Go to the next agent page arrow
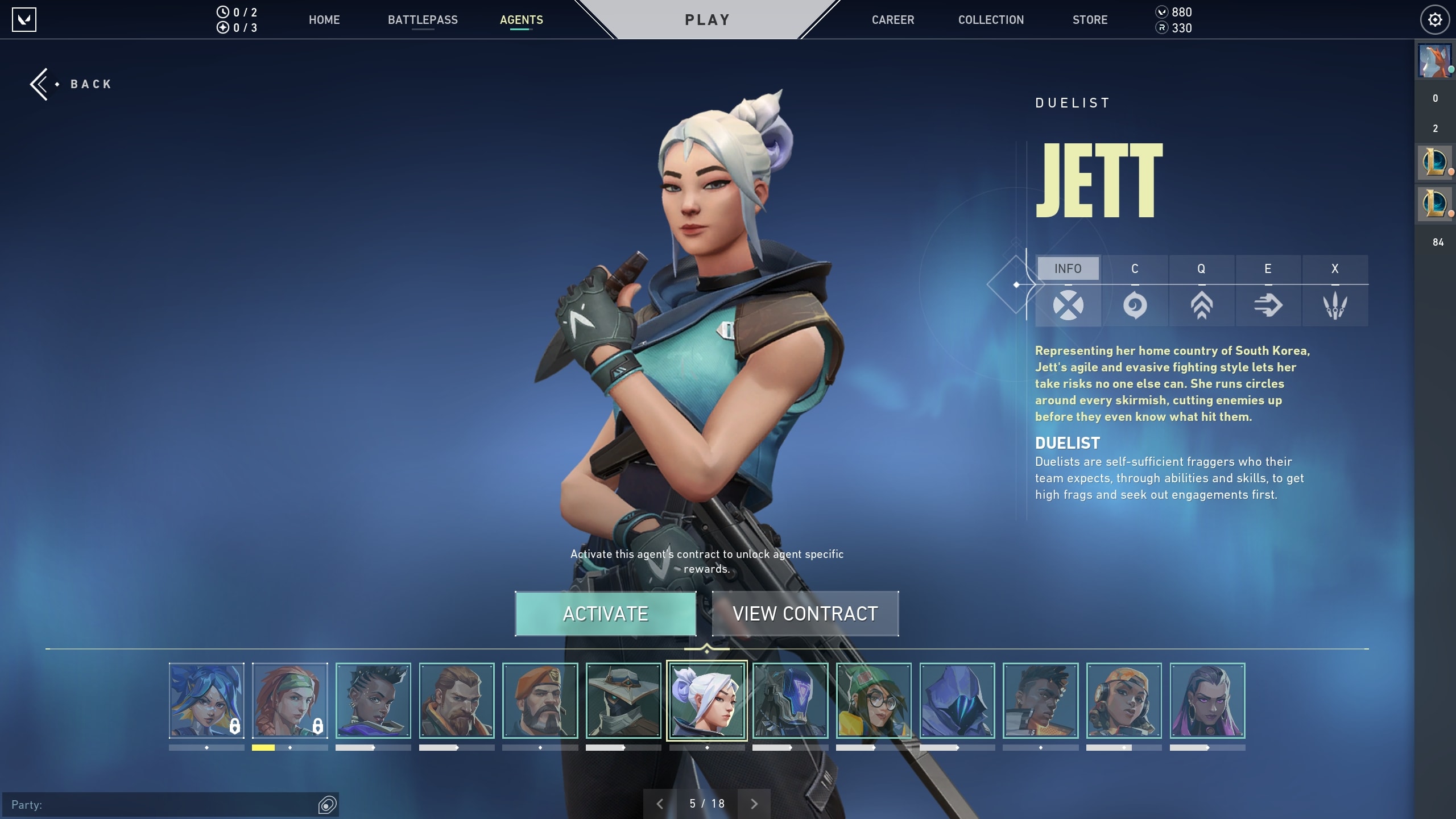 tap(754, 804)
